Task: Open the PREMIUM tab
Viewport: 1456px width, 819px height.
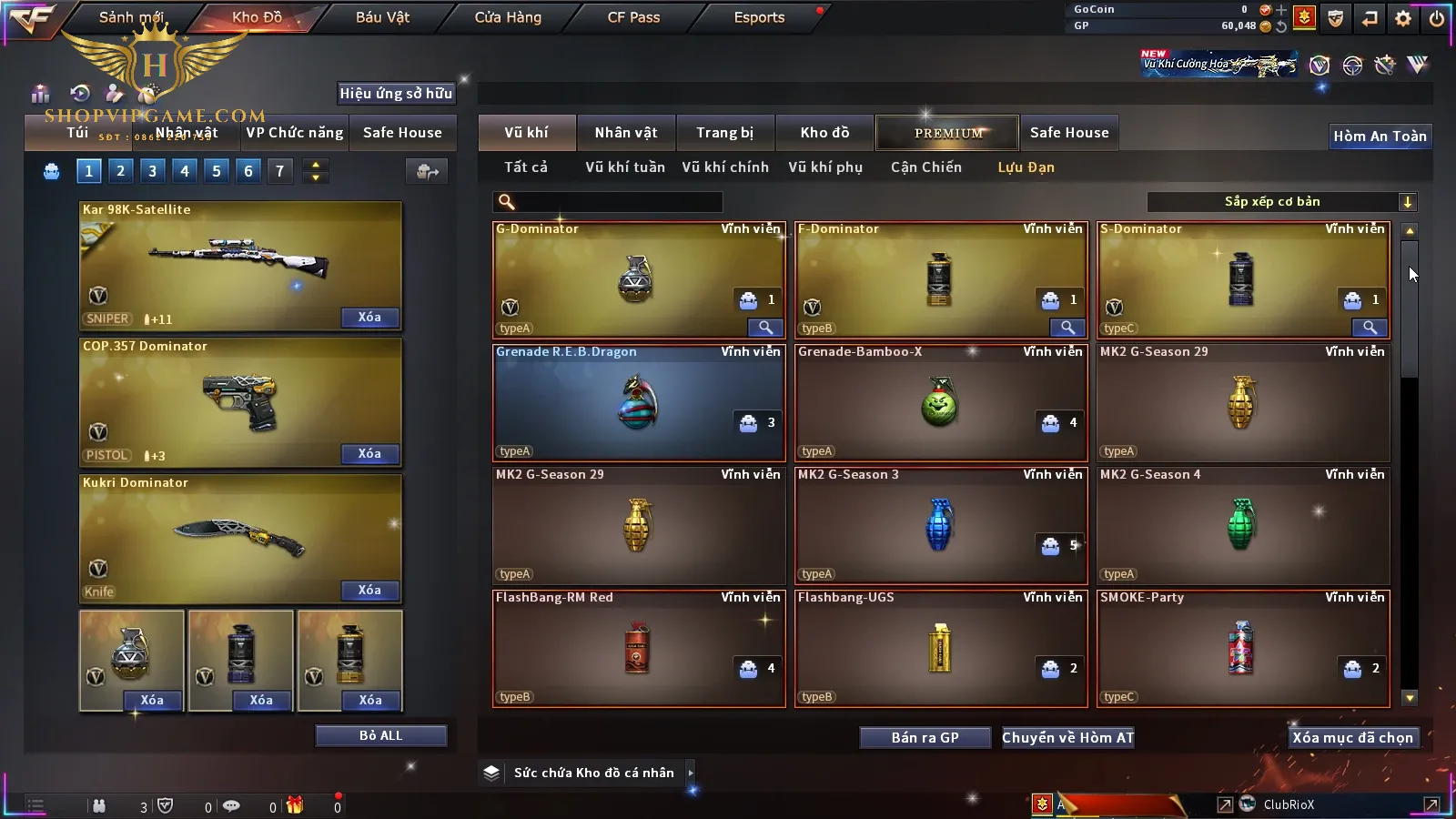Action: click(x=948, y=133)
